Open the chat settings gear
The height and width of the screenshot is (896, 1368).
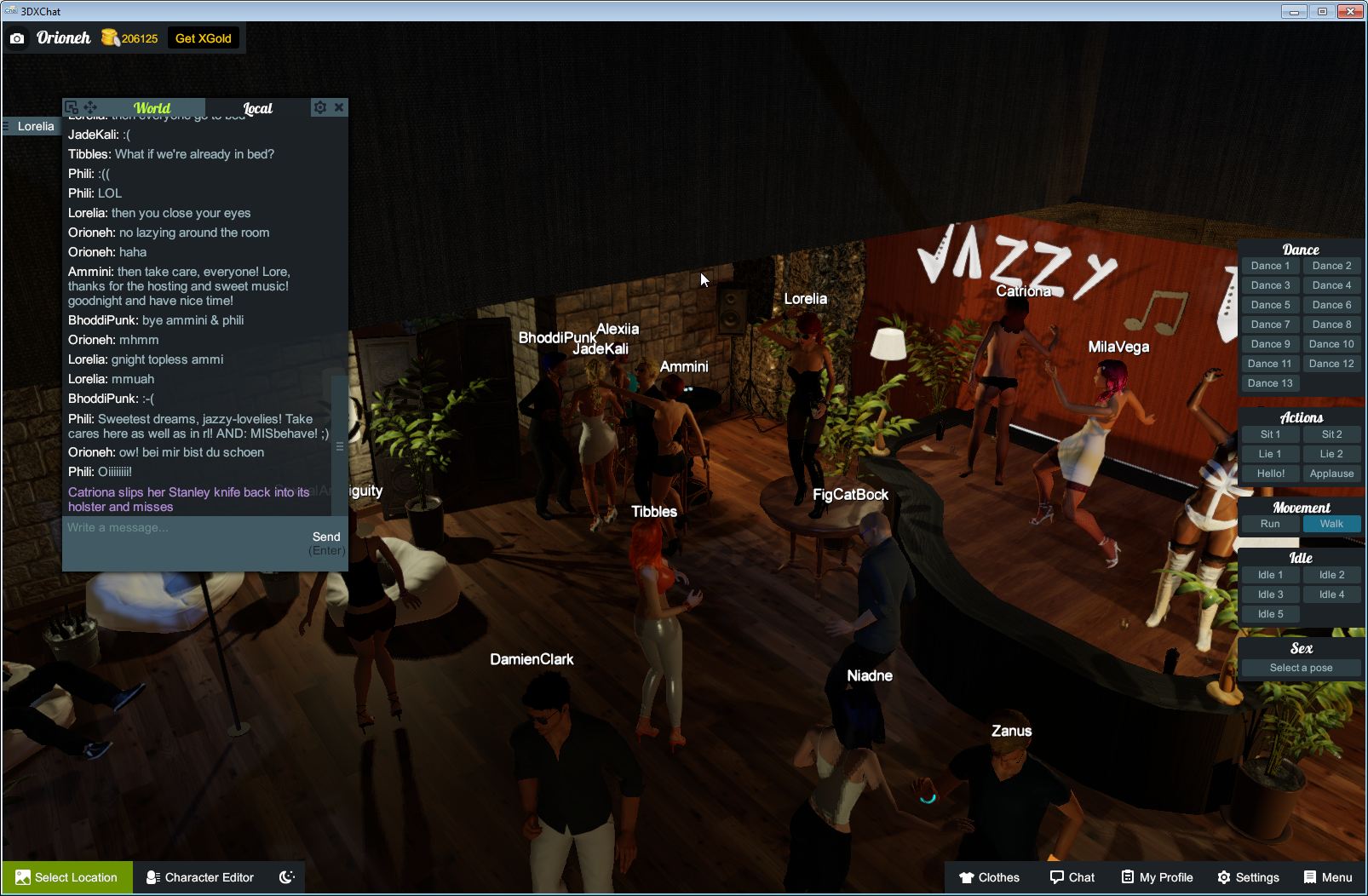pyautogui.click(x=319, y=106)
